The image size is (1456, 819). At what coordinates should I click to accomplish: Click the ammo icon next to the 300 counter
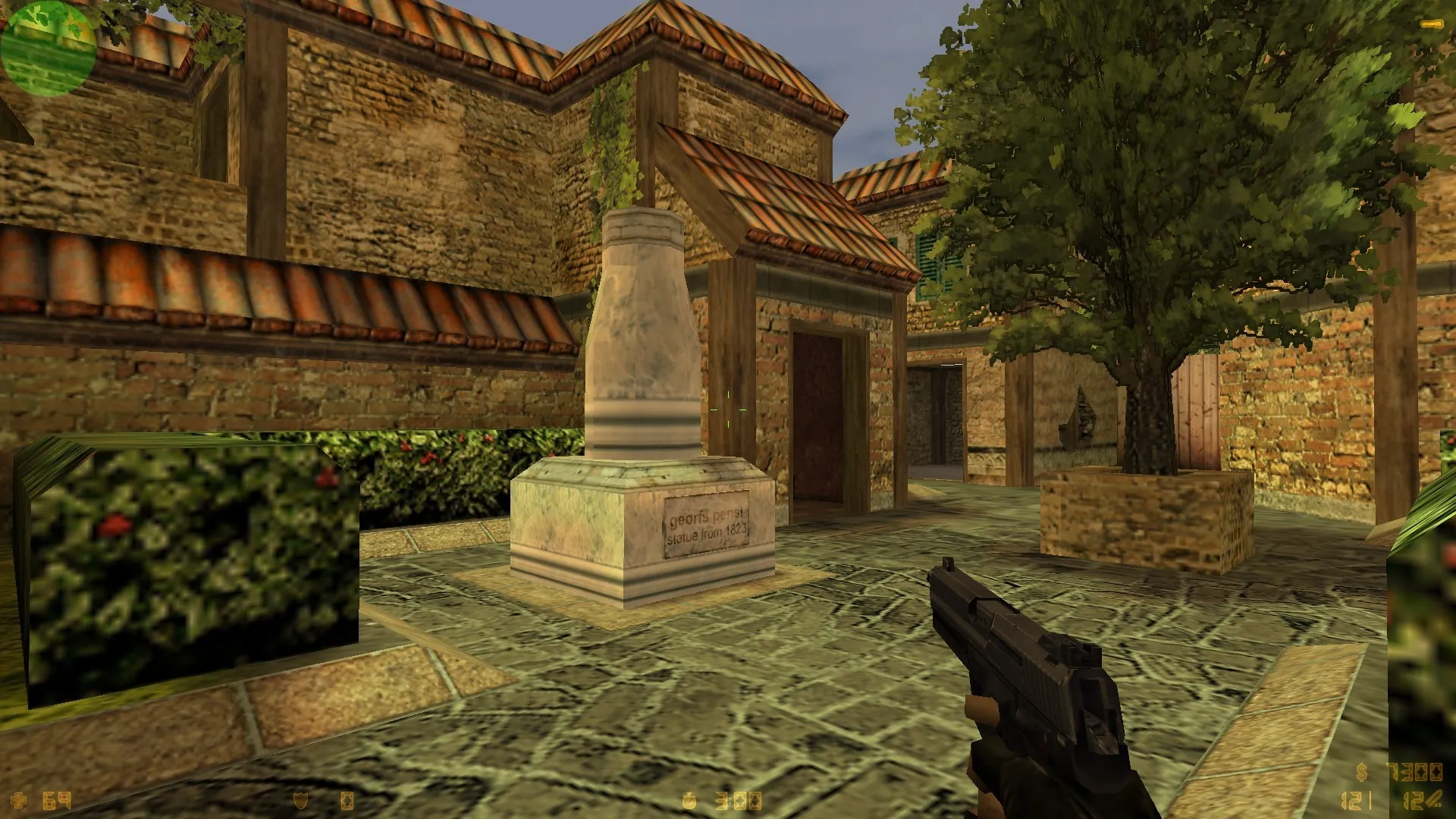click(x=691, y=801)
